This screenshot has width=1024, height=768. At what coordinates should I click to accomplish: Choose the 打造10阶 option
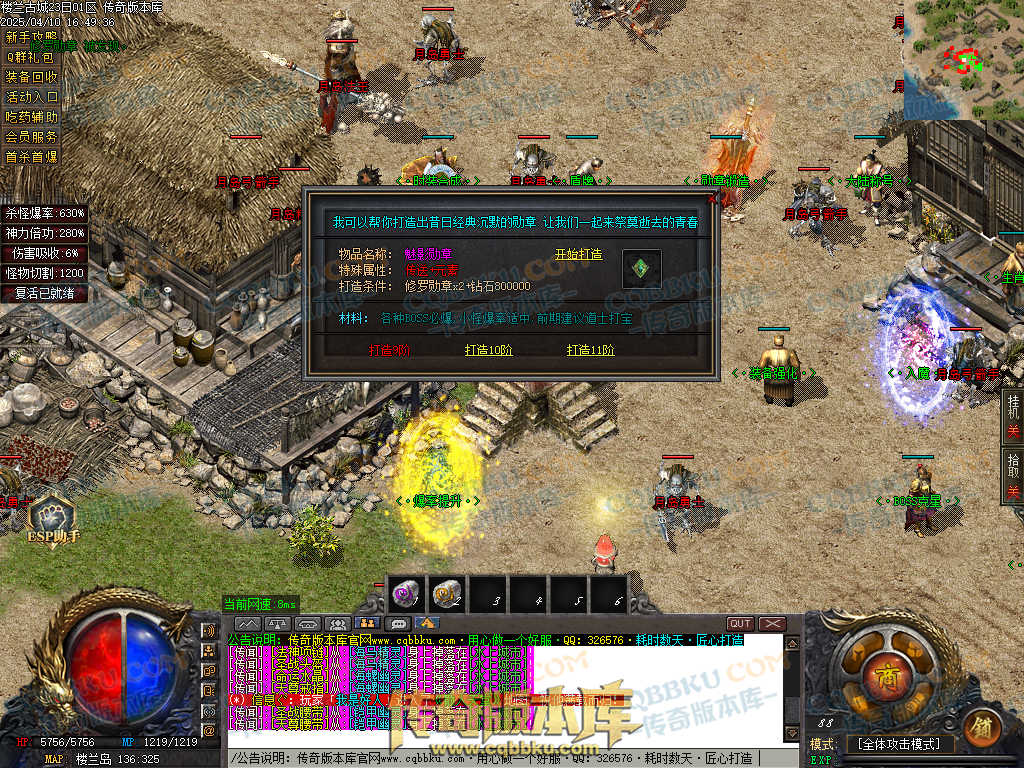[x=488, y=350]
